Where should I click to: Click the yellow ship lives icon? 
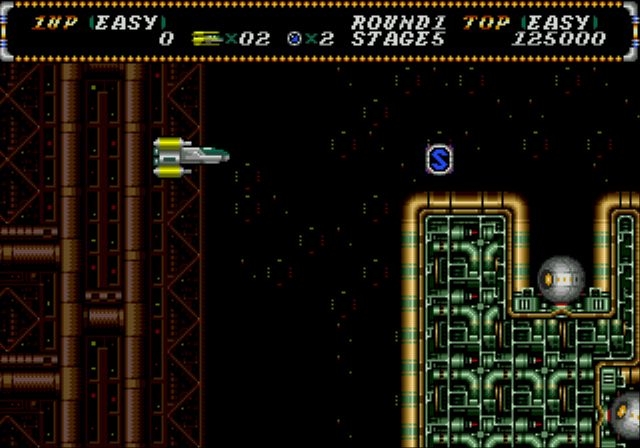pyautogui.click(x=207, y=39)
